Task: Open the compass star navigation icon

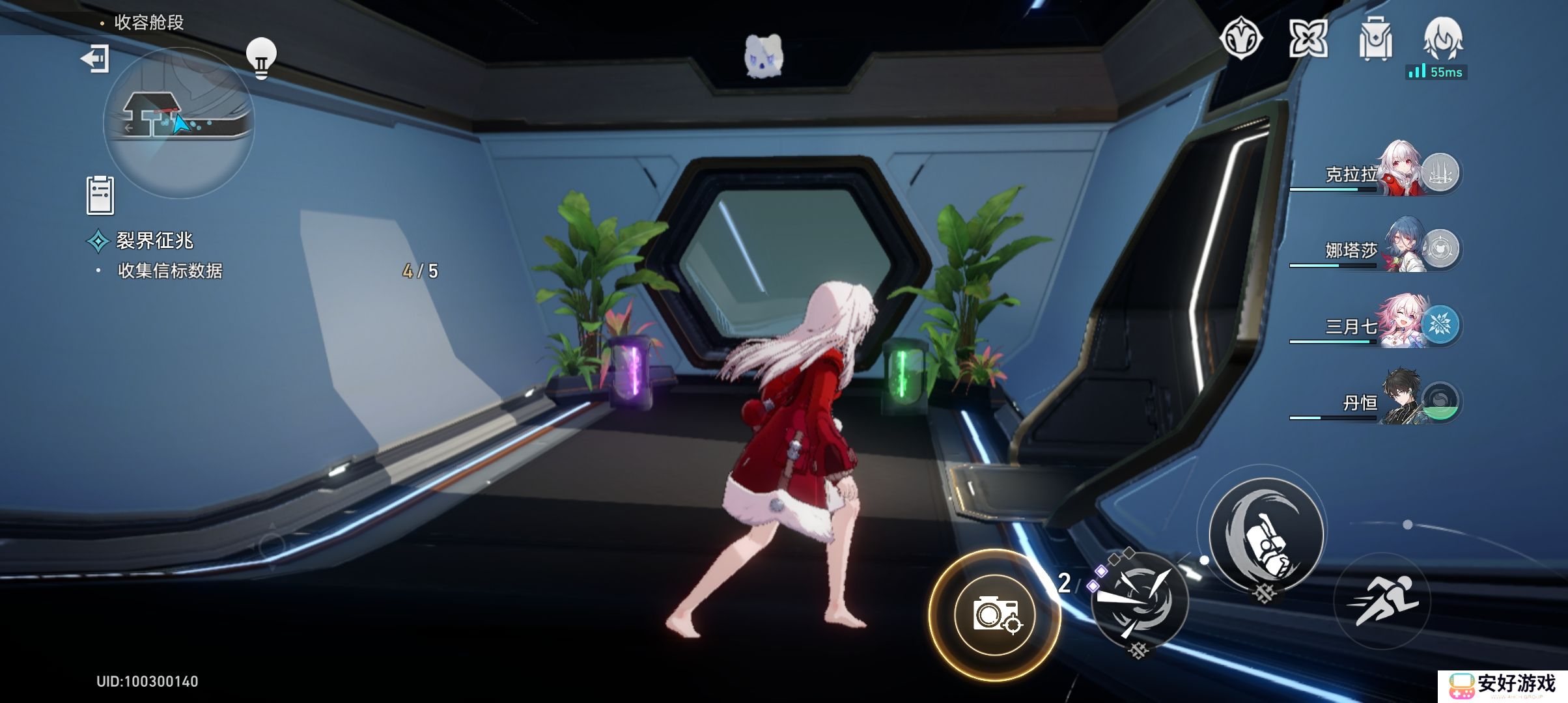Action: [x=1240, y=39]
